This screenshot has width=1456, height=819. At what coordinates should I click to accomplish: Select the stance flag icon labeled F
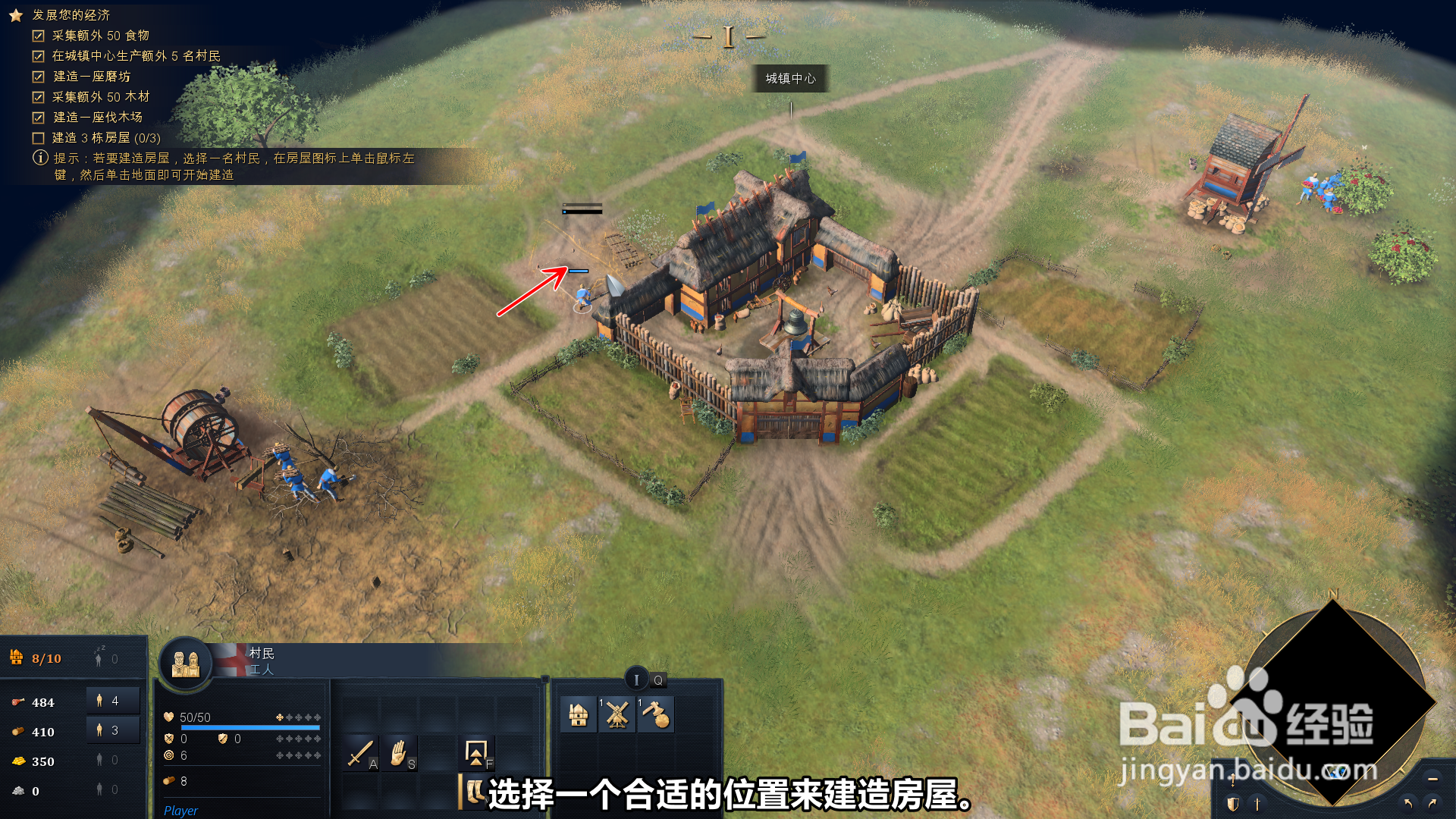475,753
